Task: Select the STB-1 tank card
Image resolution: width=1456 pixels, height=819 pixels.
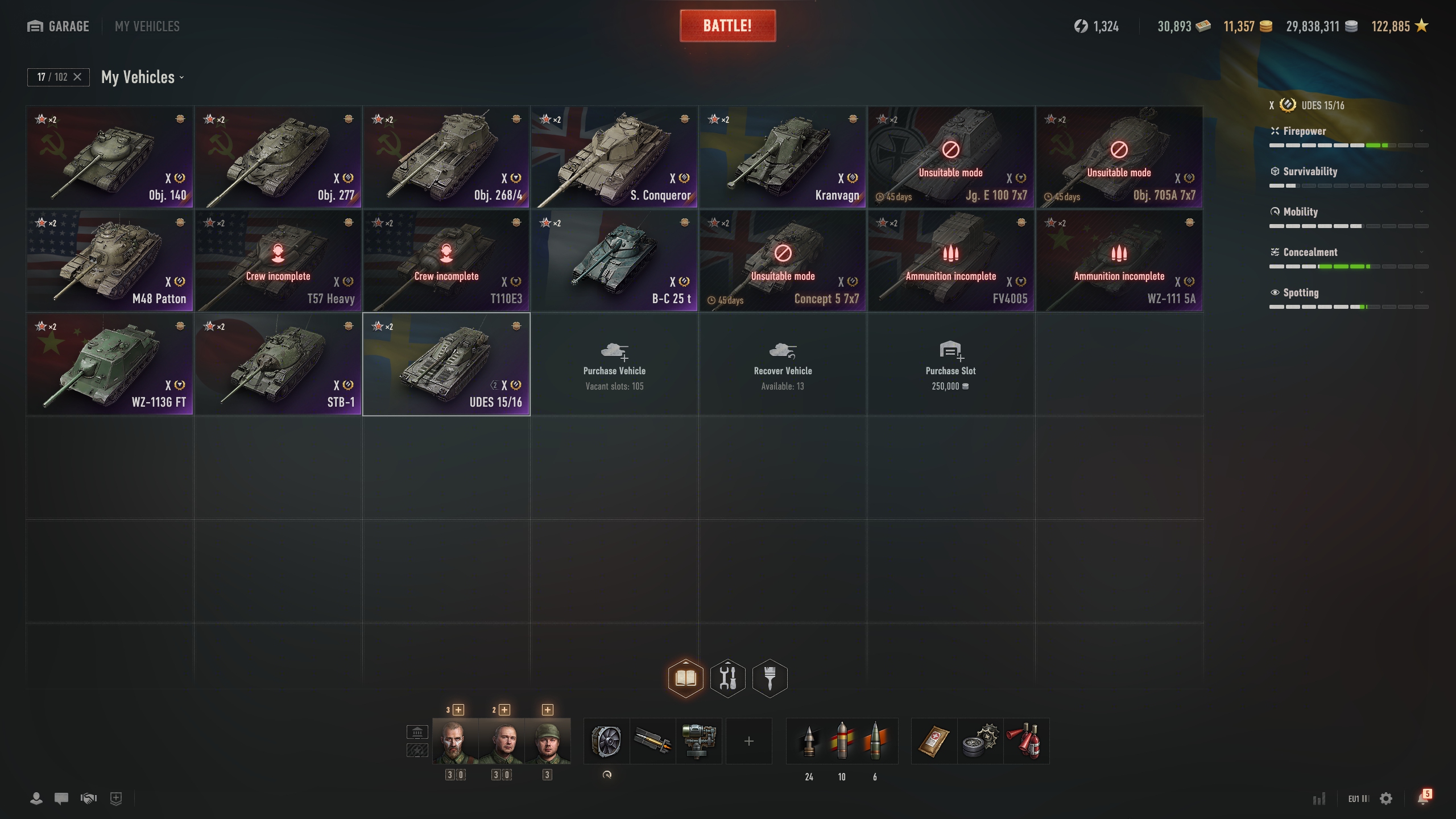Action: click(278, 364)
